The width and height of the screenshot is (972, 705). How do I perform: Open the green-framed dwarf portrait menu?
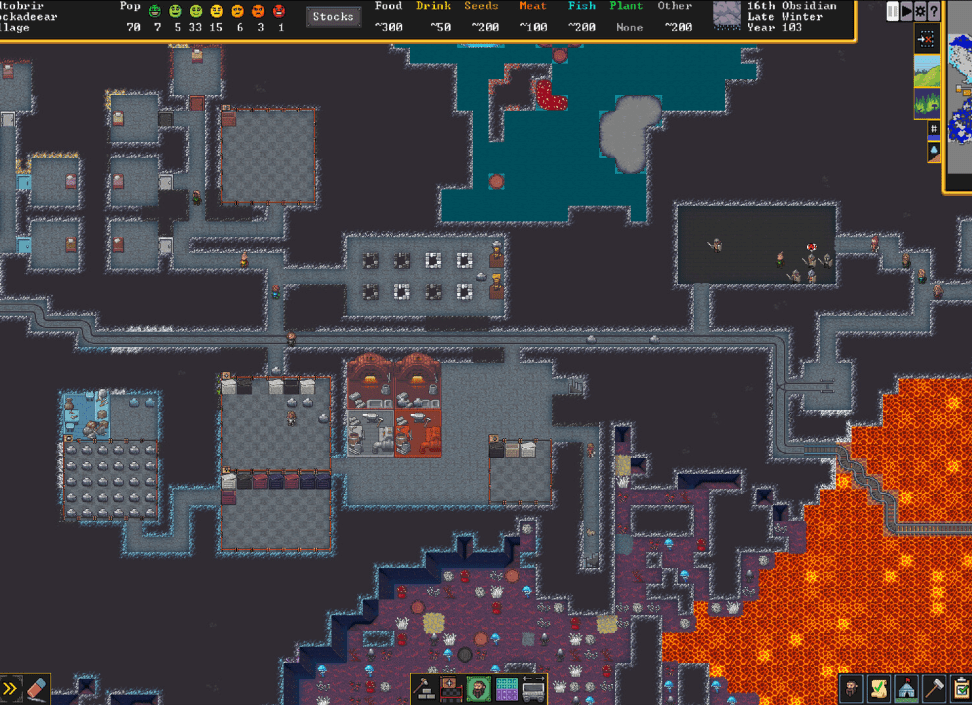(x=479, y=688)
